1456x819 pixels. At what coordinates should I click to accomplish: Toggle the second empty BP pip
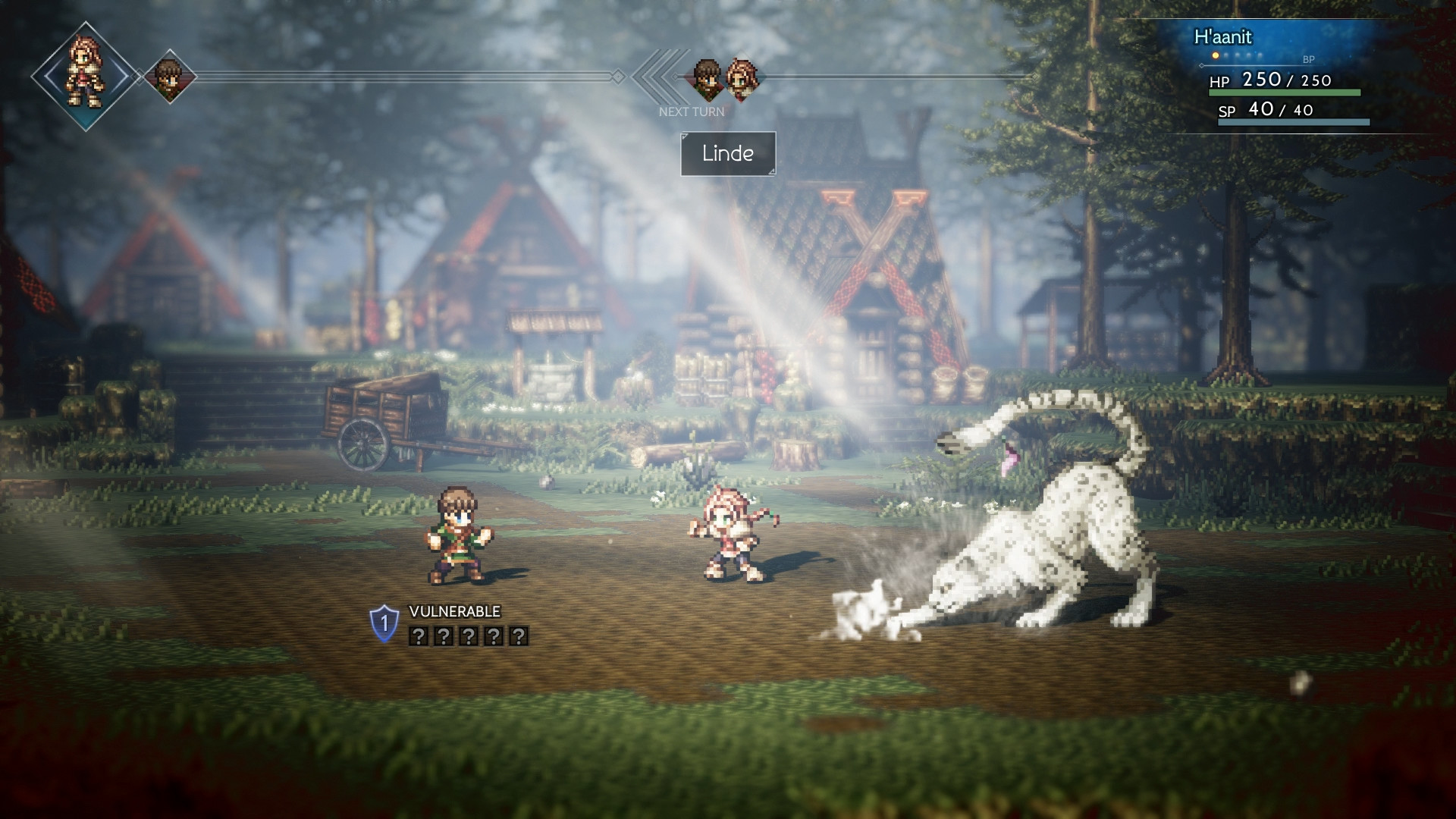tap(1226, 55)
